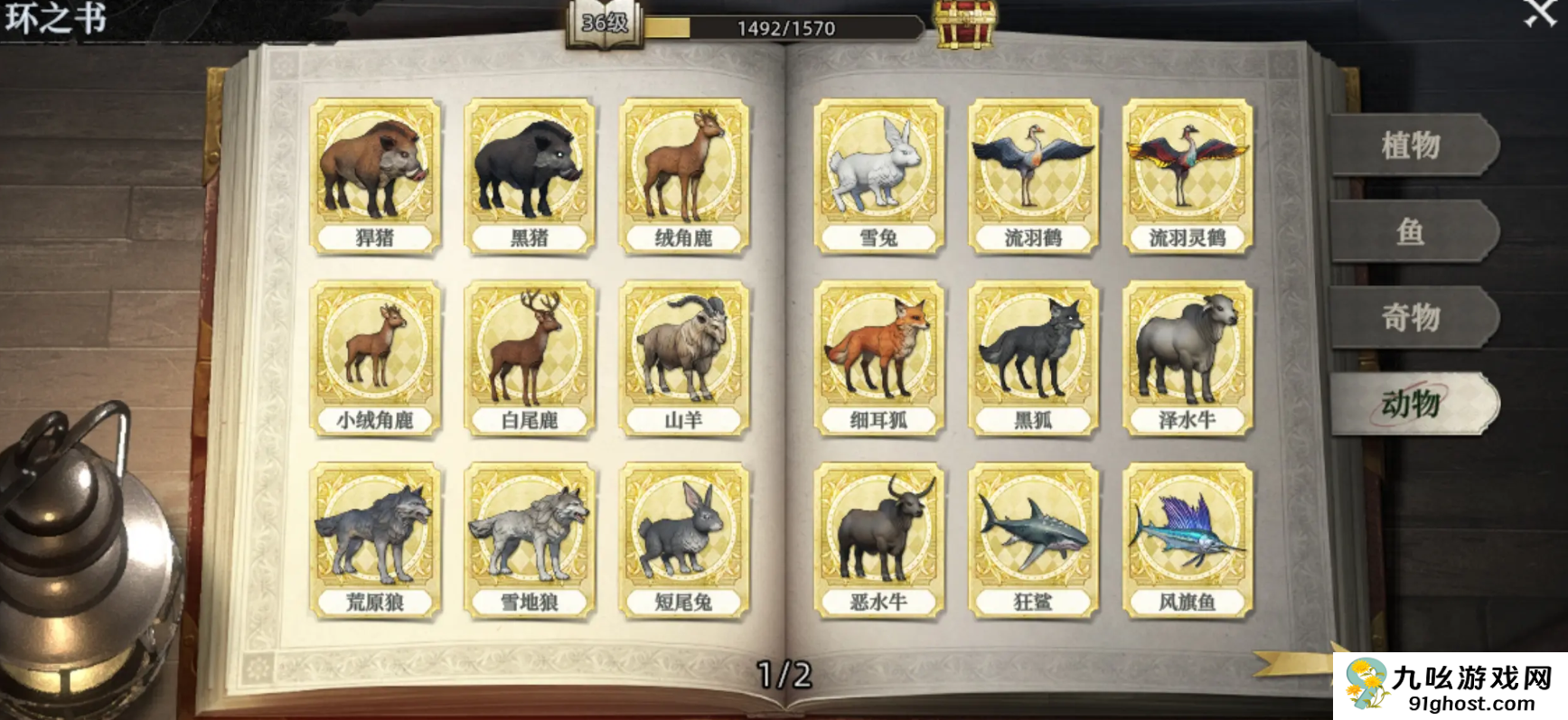The image size is (1568, 720).
Task: Inspect the 流羽灵鹤 card
Action: pos(1188,176)
